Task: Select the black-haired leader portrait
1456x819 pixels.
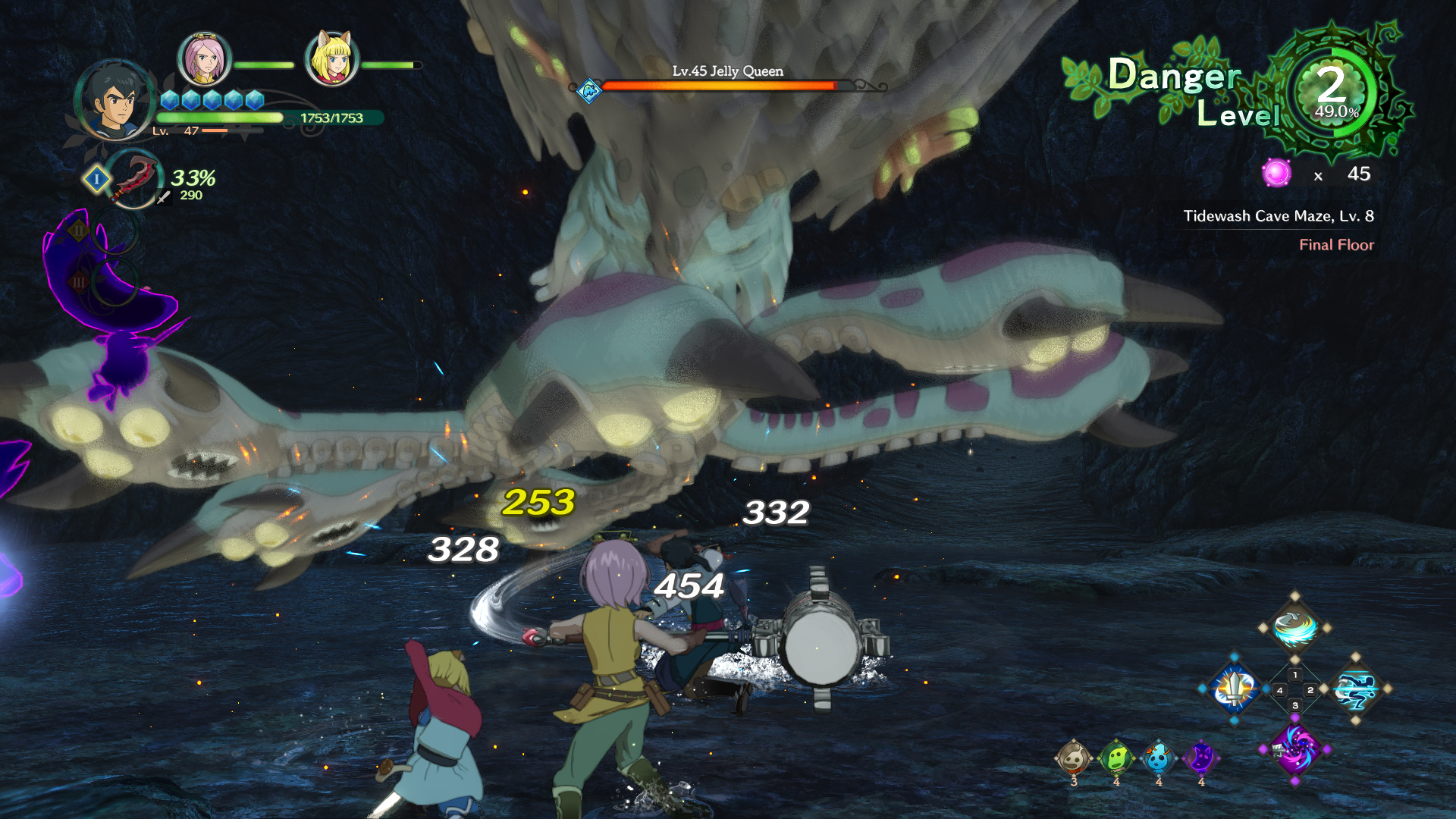Action: tap(115, 100)
